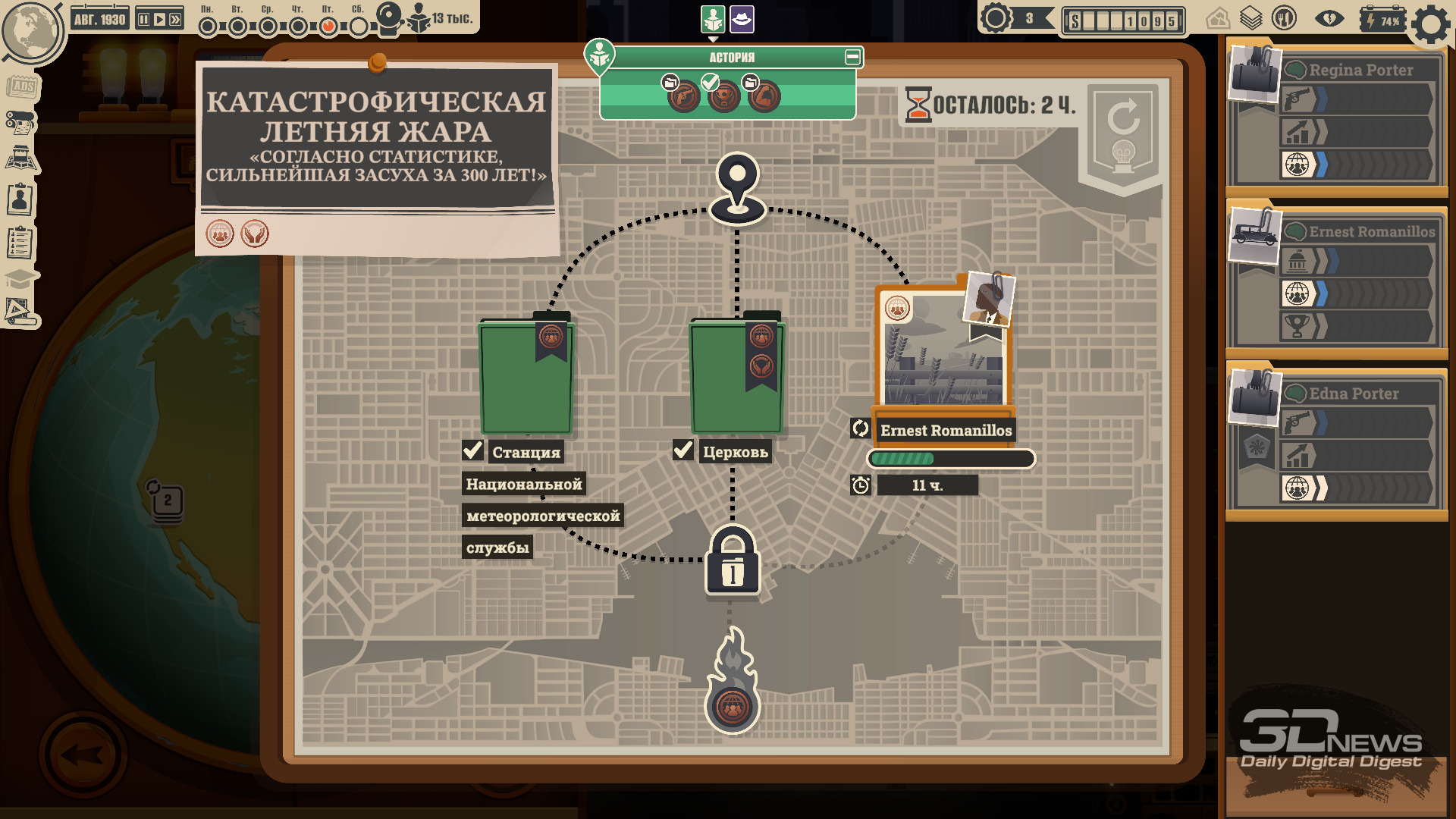Open the newsstand map icon
The width and height of the screenshot is (1456, 819).
21,159
